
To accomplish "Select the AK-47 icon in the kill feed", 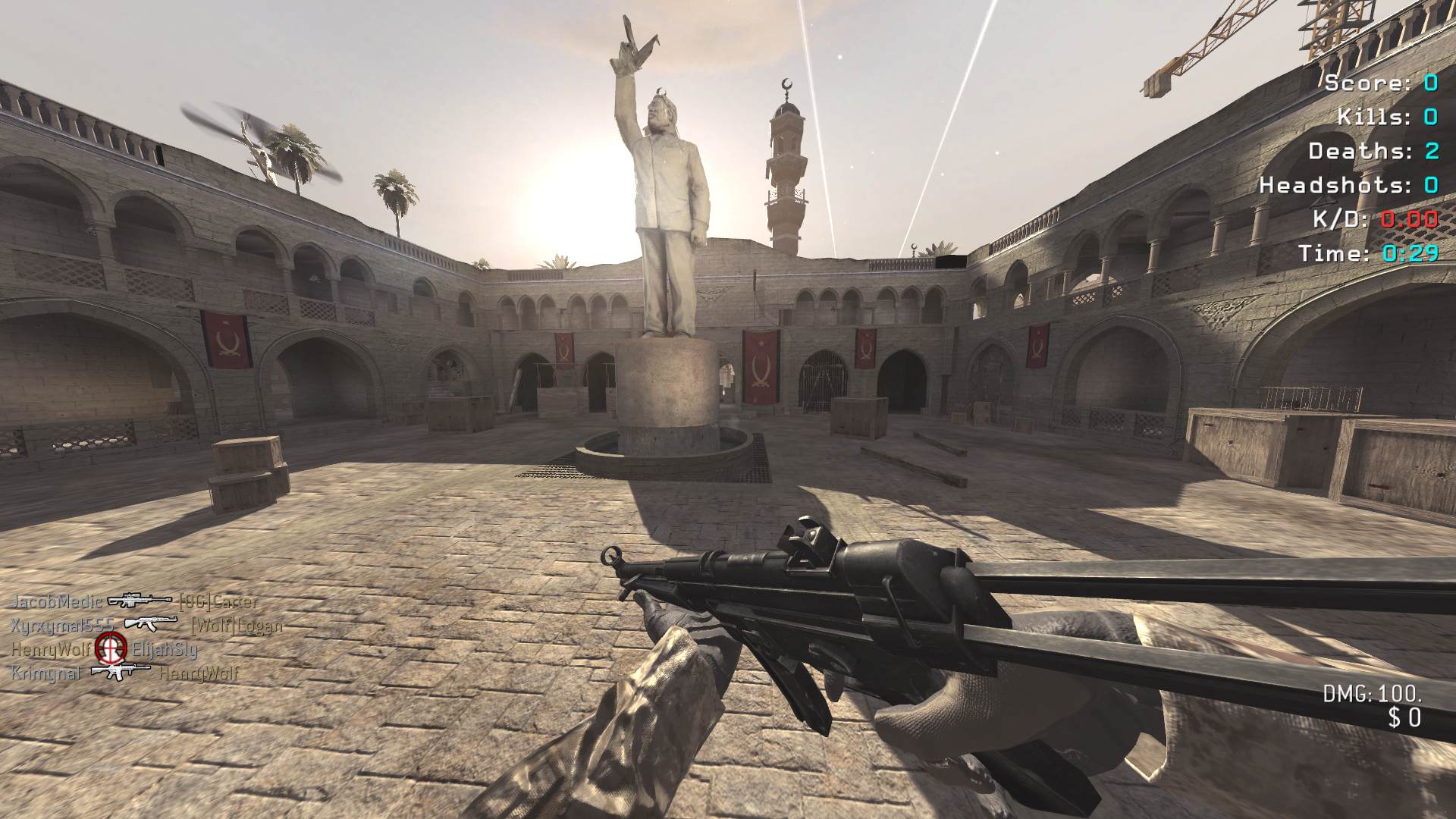I will coord(151,623).
